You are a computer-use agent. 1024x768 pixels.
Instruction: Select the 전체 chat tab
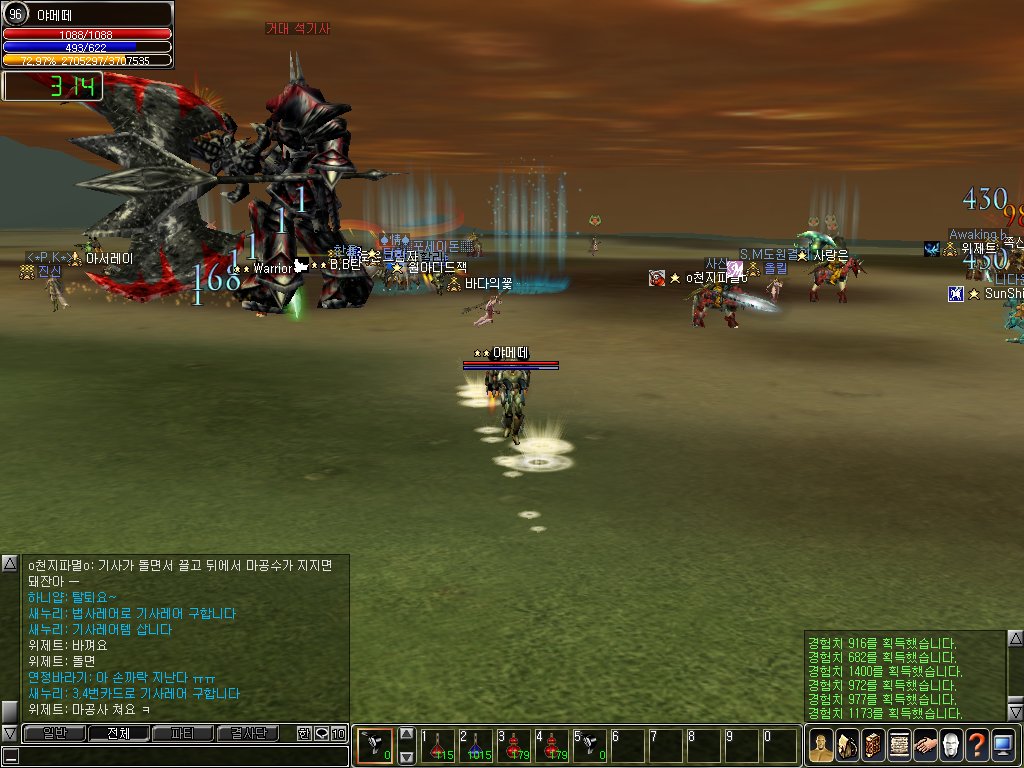(118, 734)
